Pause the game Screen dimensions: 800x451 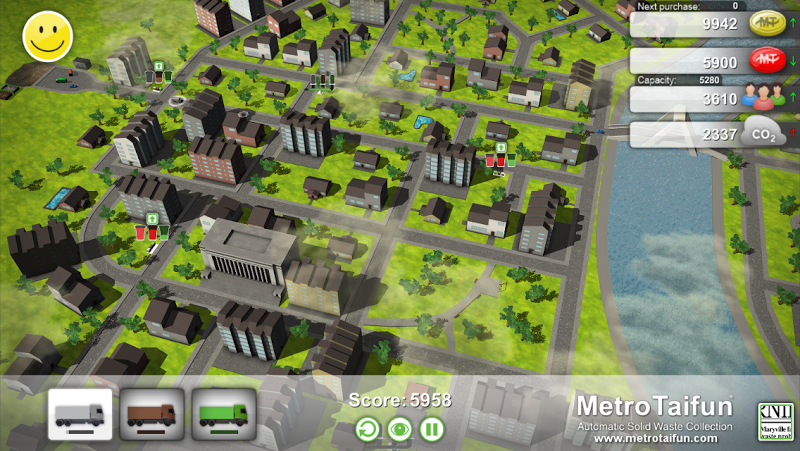[x=432, y=431]
